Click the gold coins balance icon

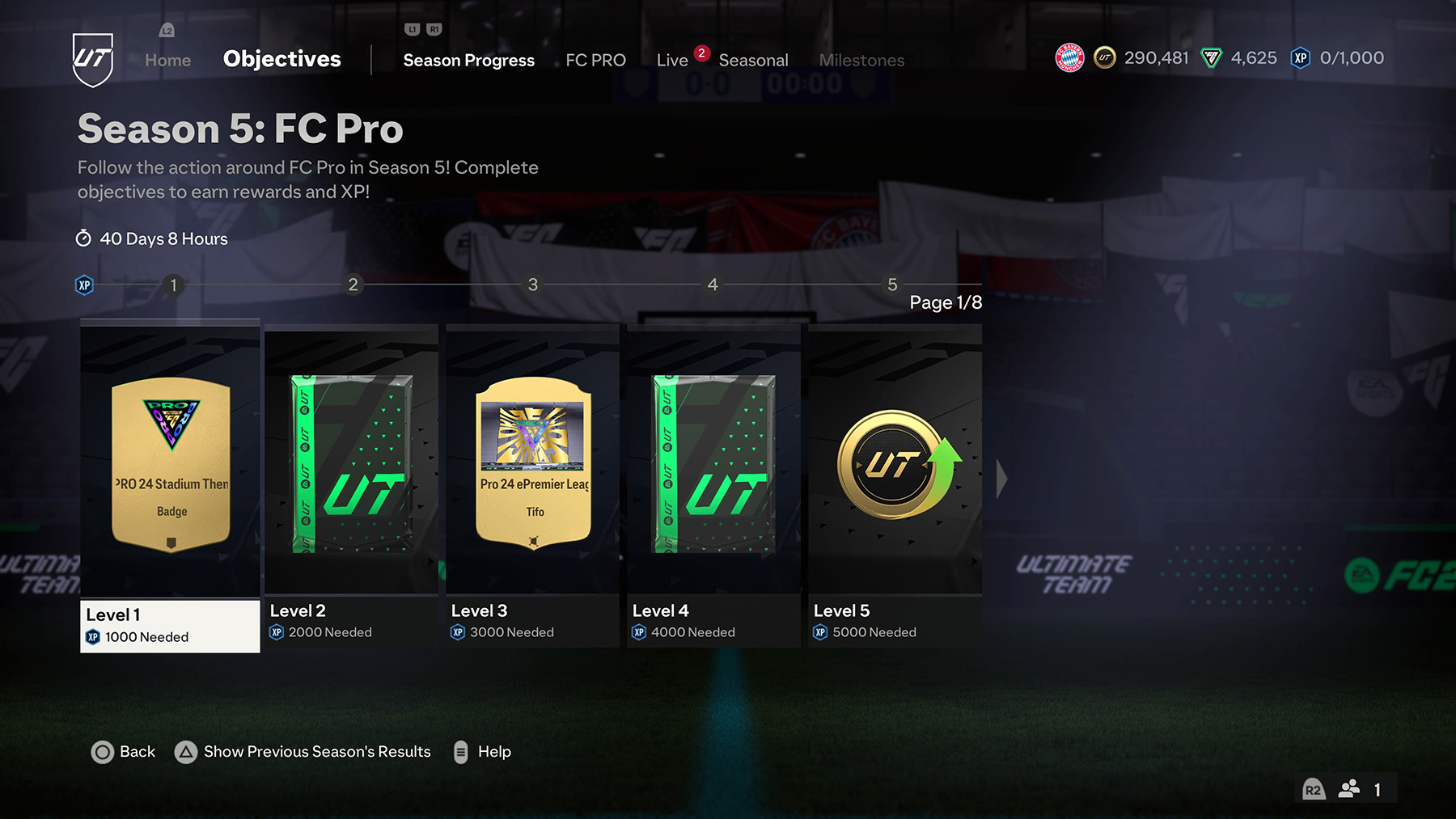[x=1106, y=57]
